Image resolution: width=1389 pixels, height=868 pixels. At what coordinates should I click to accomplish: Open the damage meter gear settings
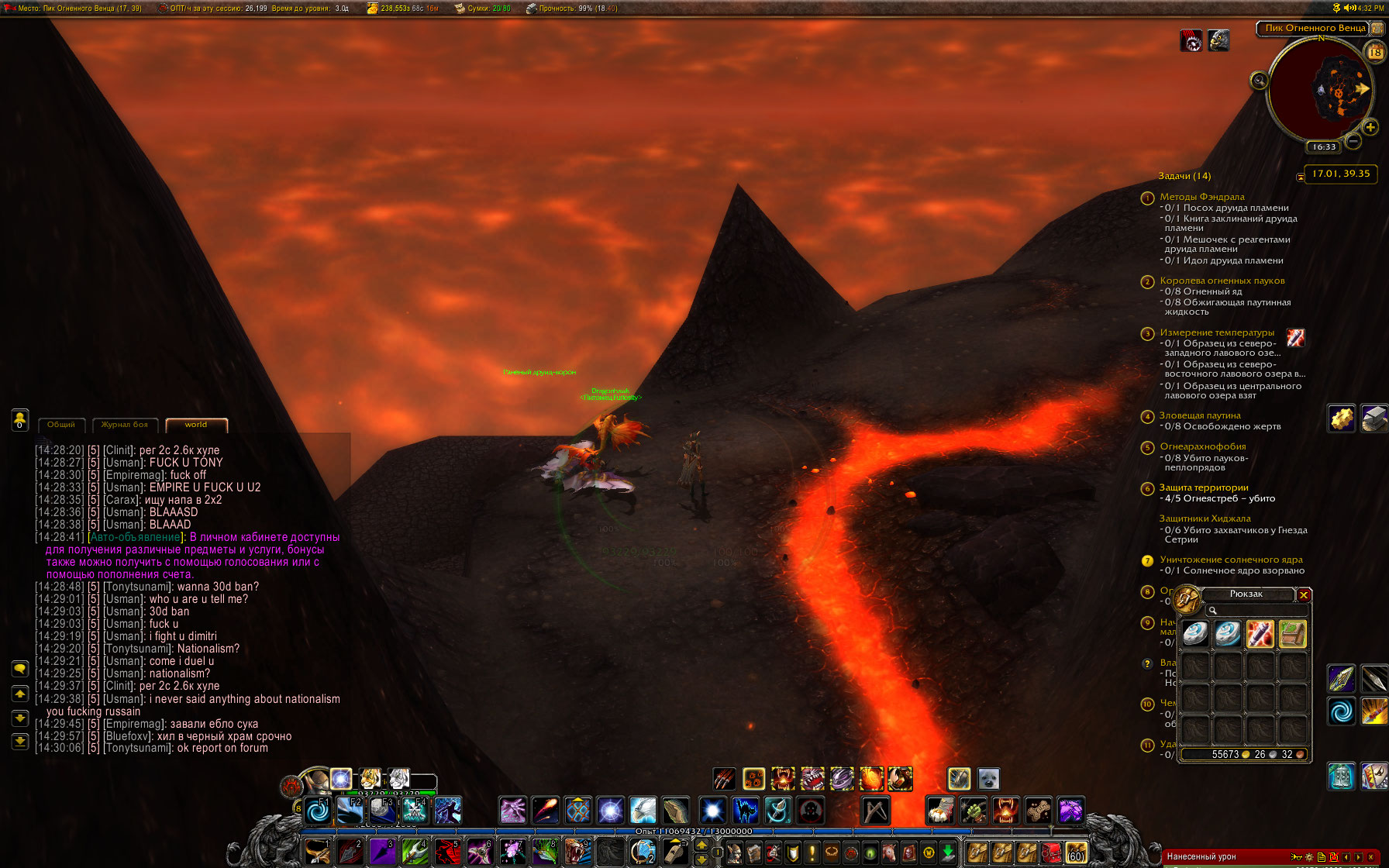pyautogui.click(x=1309, y=857)
